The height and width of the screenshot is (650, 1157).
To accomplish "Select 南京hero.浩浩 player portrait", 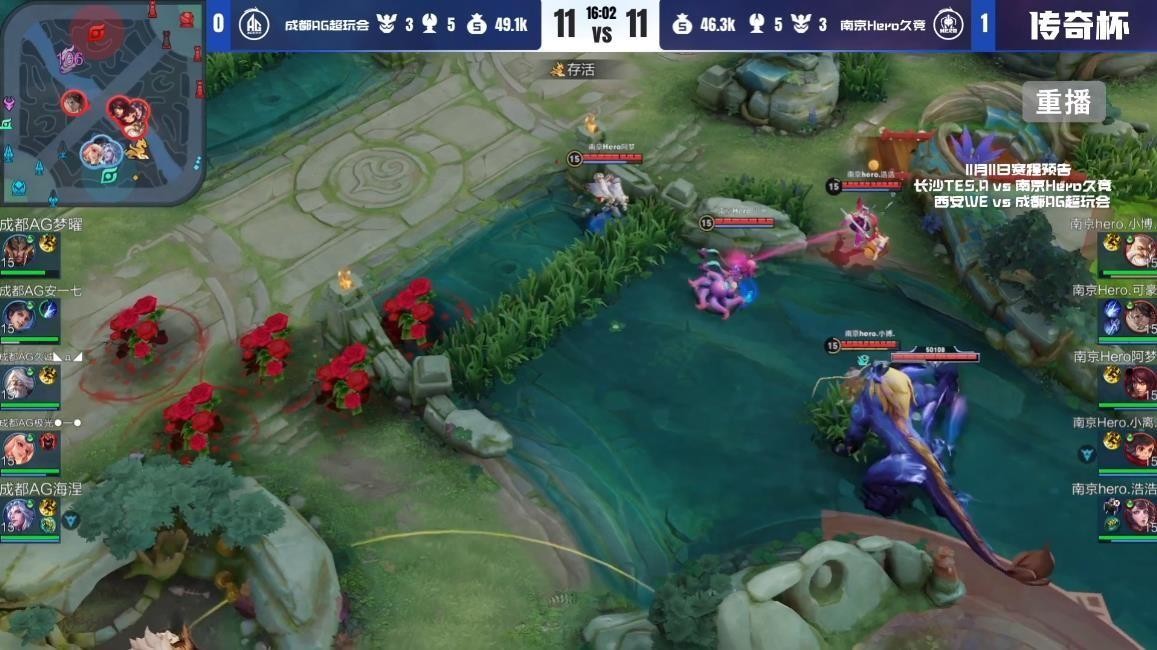I will [x=1140, y=515].
